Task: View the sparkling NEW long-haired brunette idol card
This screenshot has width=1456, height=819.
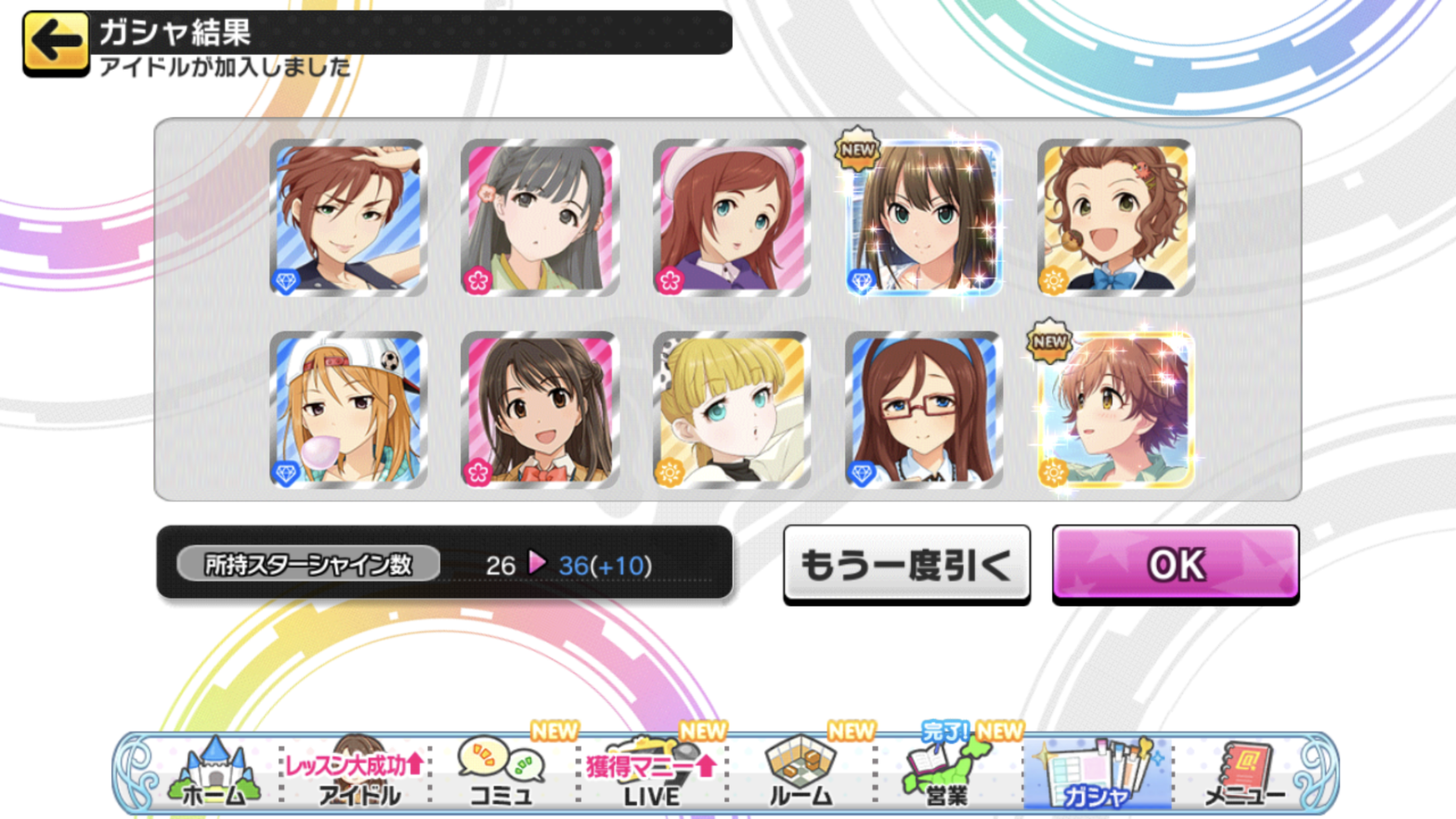Action: pos(923,218)
